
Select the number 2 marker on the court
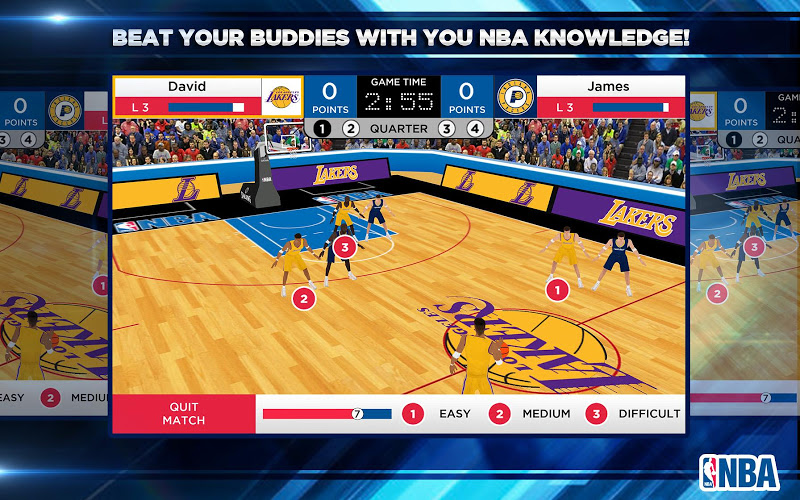303,297
